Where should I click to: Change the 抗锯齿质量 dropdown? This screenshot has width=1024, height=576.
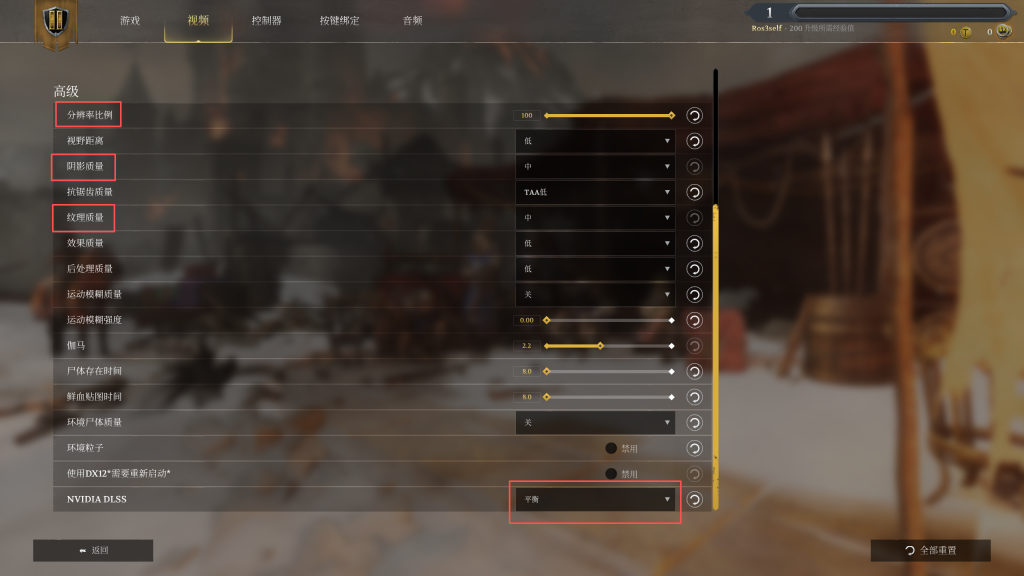pos(595,192)
